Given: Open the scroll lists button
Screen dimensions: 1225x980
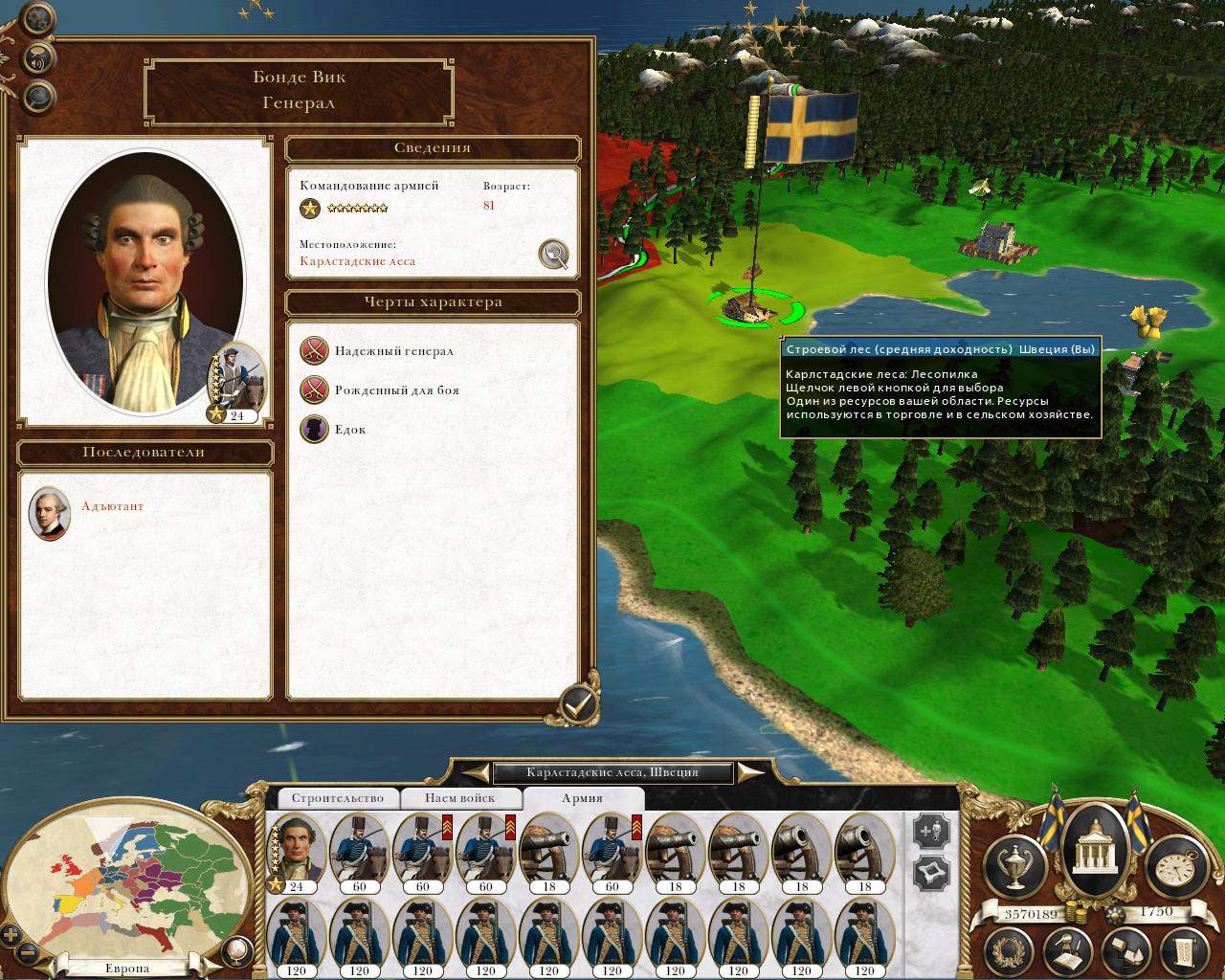Looking at the screenshot, I should [x=1180, y=950].
